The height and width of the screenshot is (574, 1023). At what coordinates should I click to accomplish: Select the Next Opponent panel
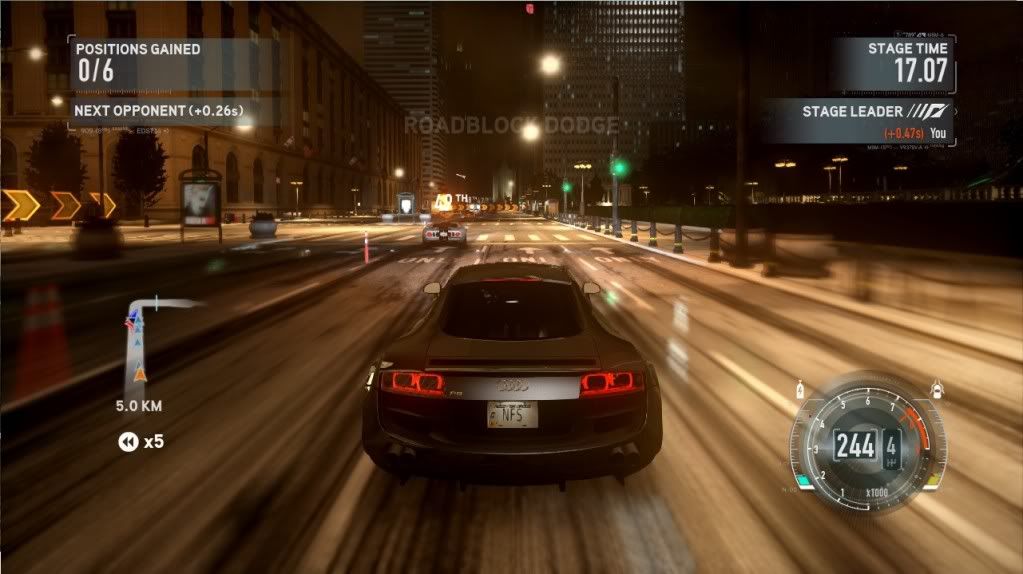point(162,110)
